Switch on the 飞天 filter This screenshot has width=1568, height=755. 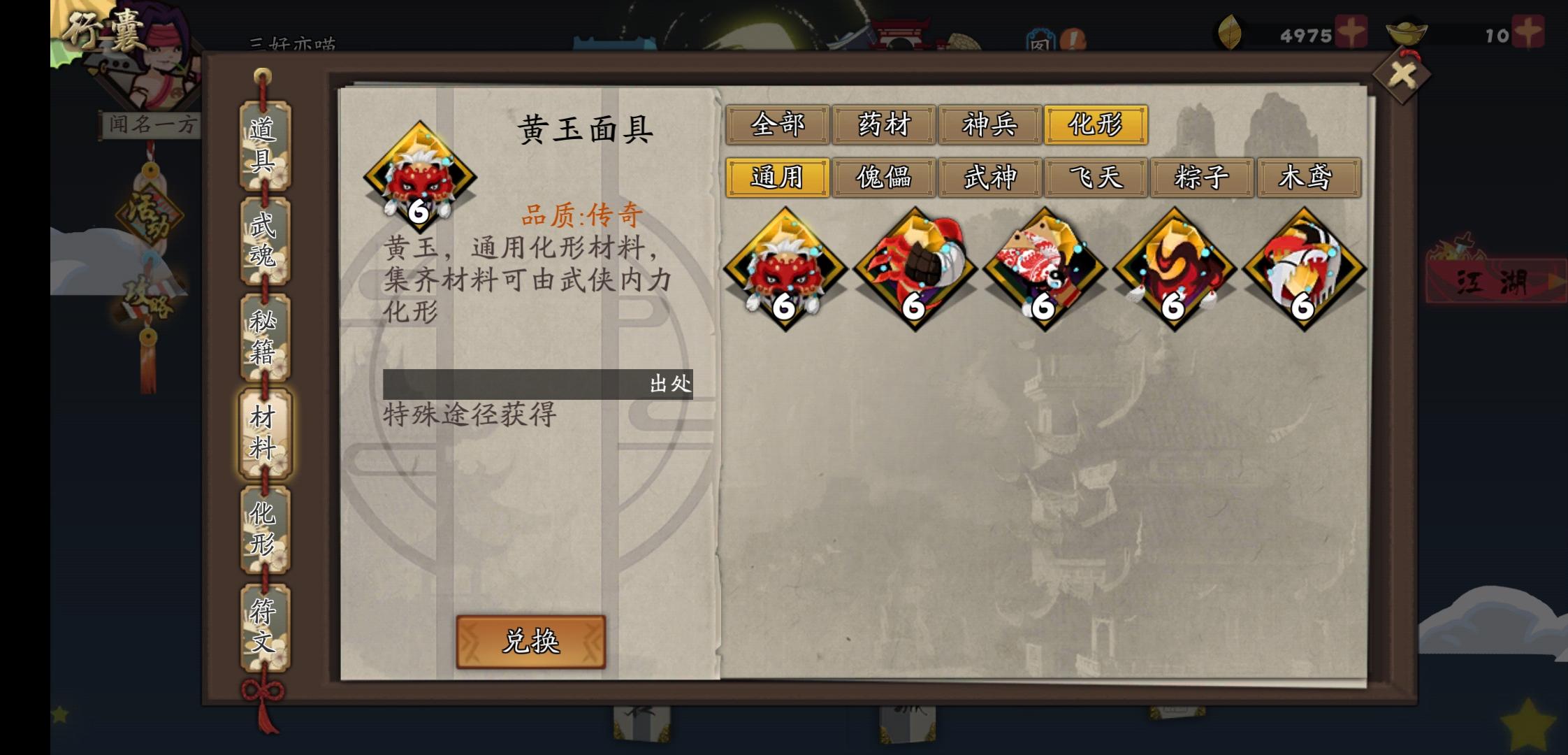coord(1096,179)
